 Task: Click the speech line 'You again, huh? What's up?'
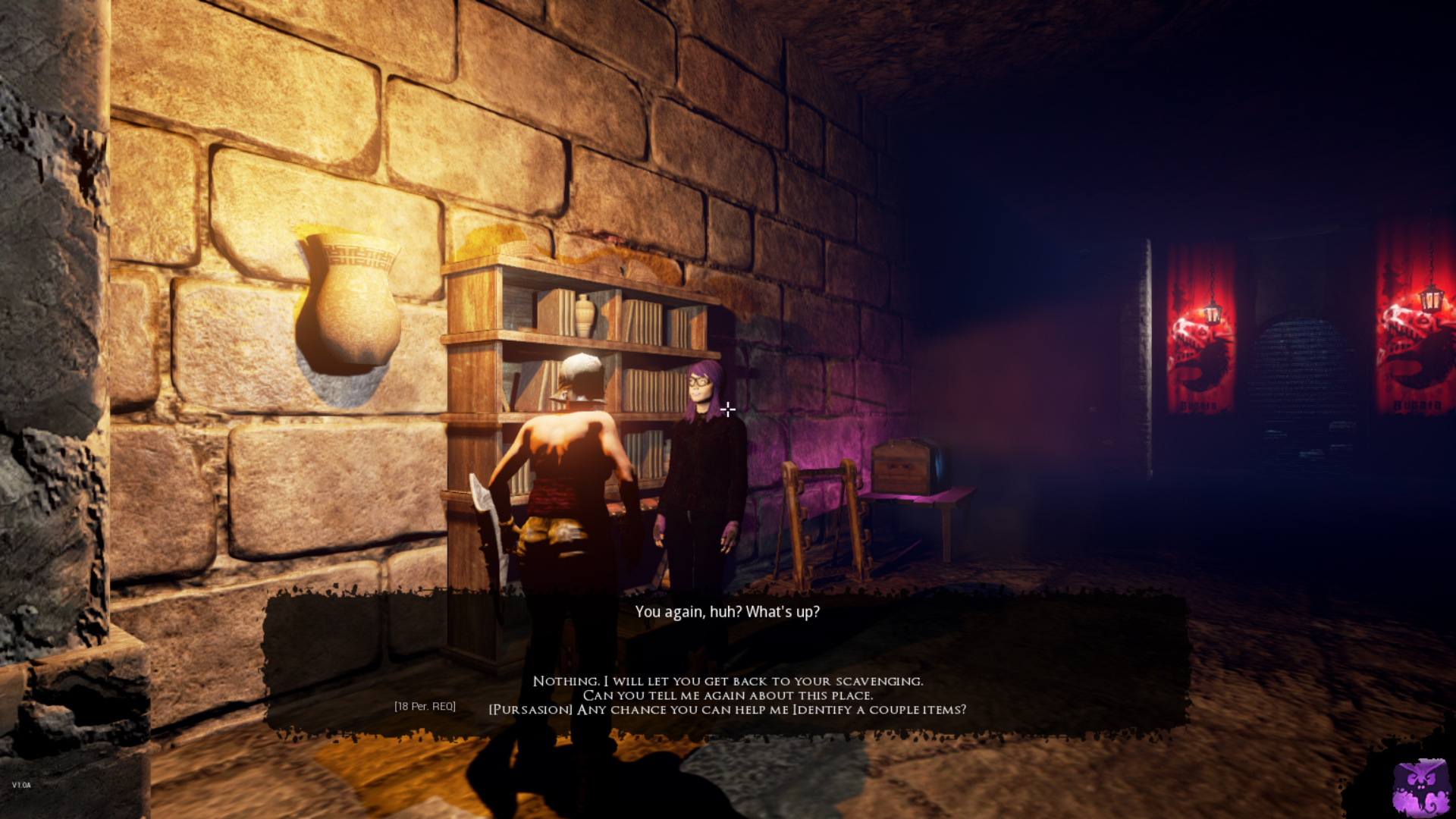pos(727,612)
